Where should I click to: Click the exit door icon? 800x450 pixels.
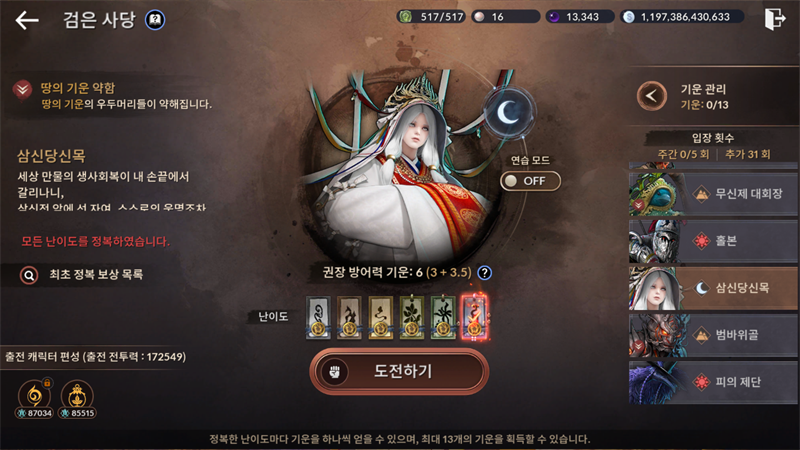point(774,19)
